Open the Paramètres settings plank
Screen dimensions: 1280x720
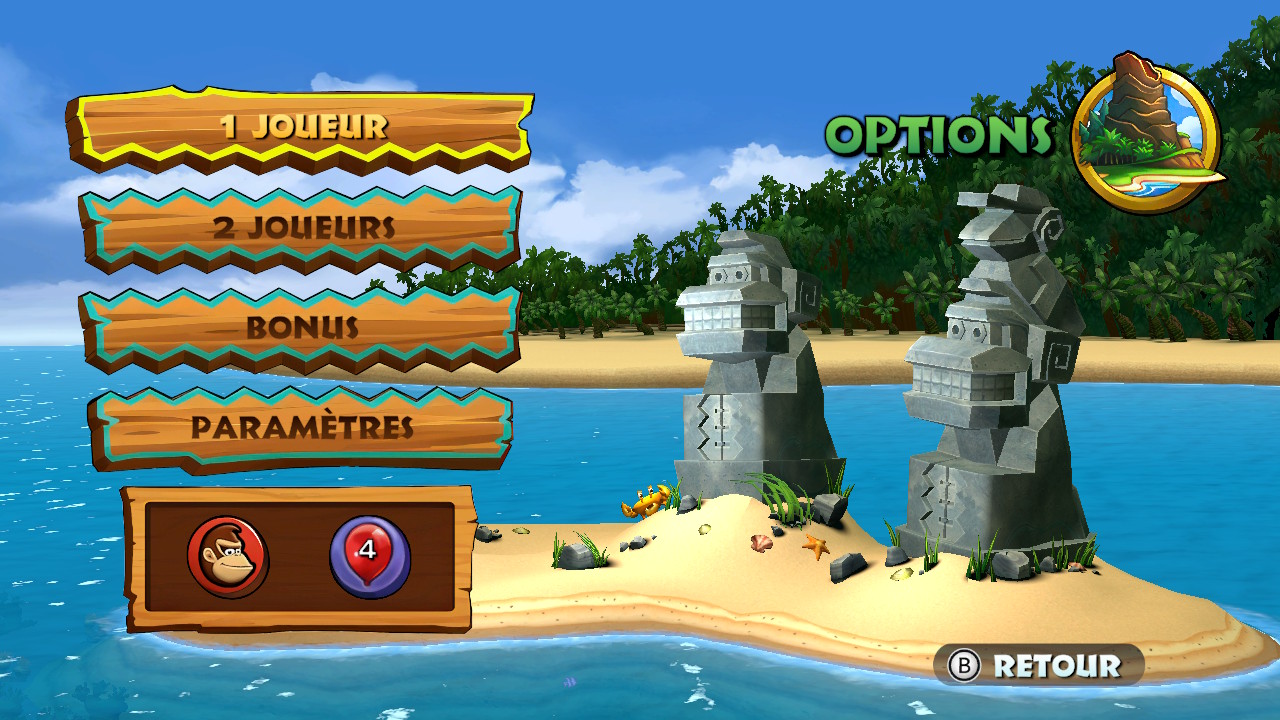tap(300, 428)
